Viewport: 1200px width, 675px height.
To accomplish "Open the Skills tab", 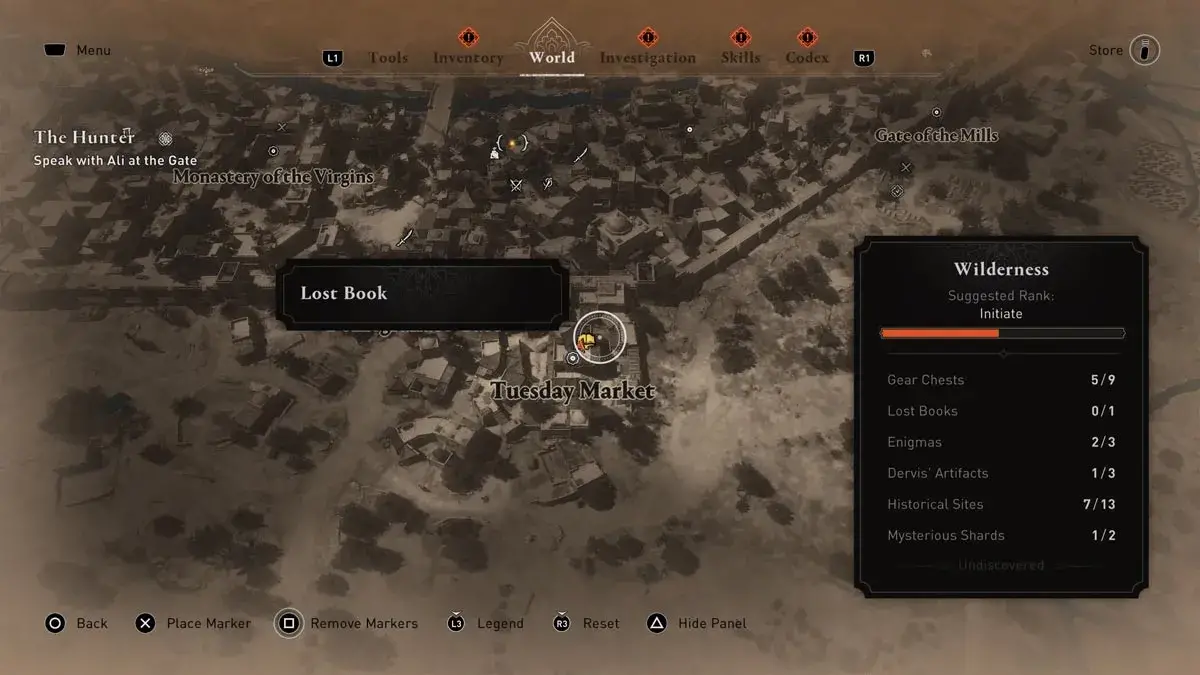I will tap(740, 58).
